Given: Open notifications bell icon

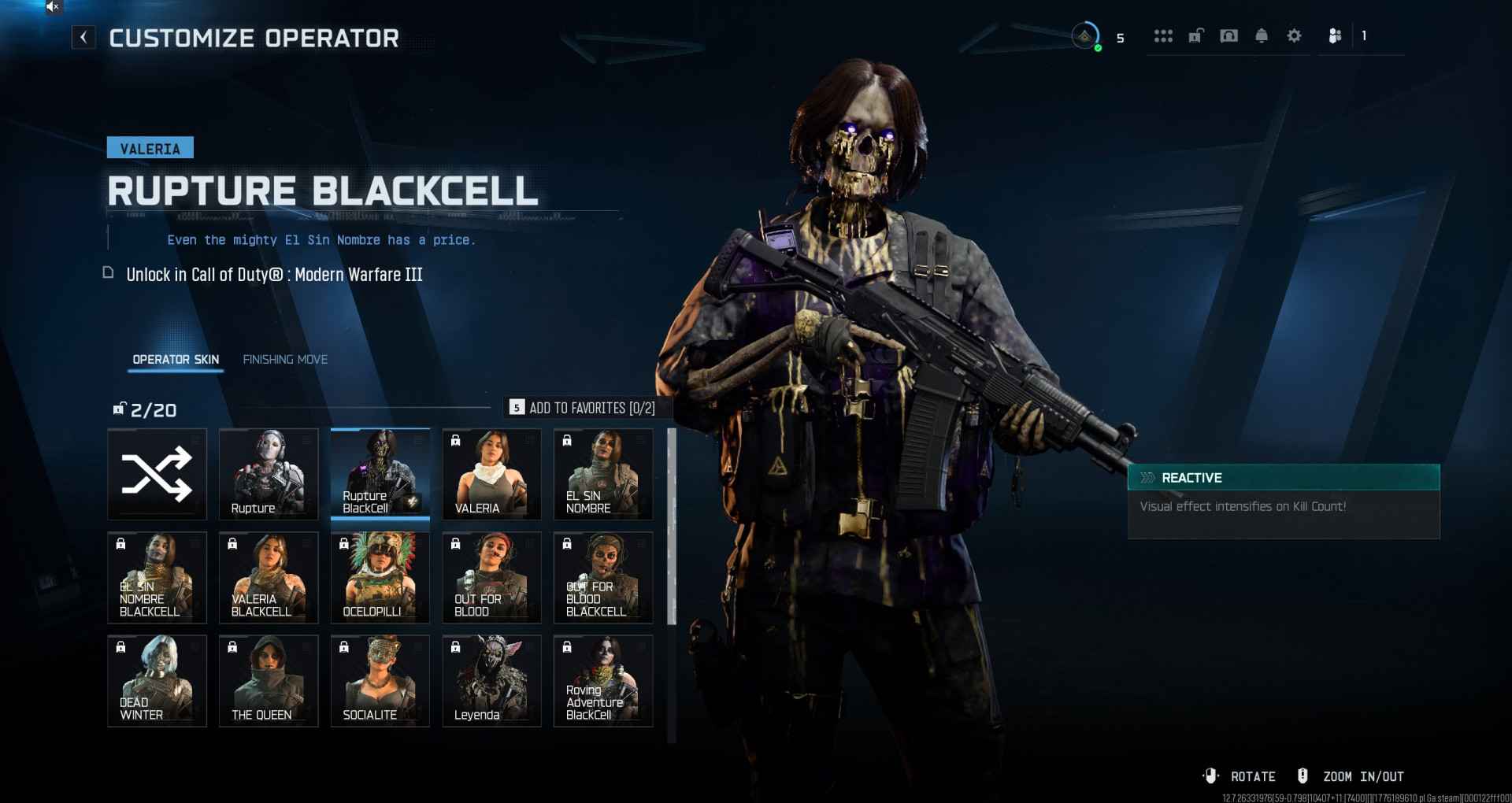Looking at the screenshot, I should (x=1262, y=36).
